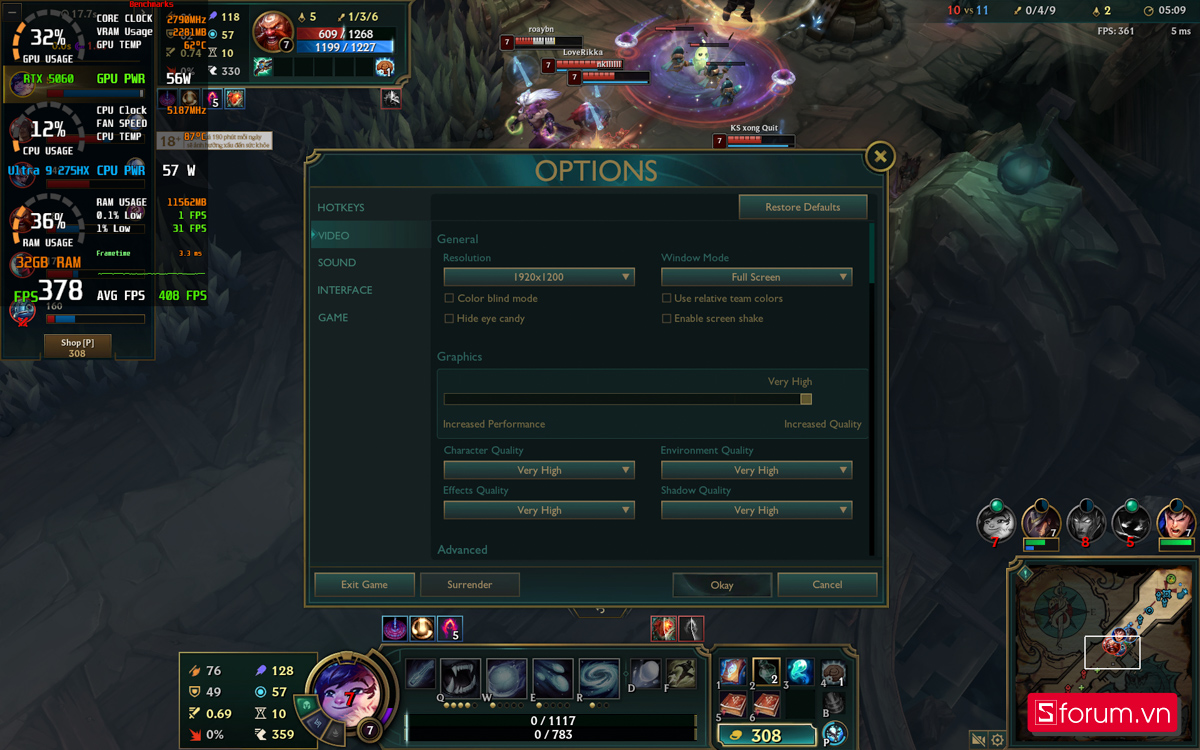This screenshot has height=750, width=1200.
Task: Click Restore Defaults button
Action: tap(802, 207)
